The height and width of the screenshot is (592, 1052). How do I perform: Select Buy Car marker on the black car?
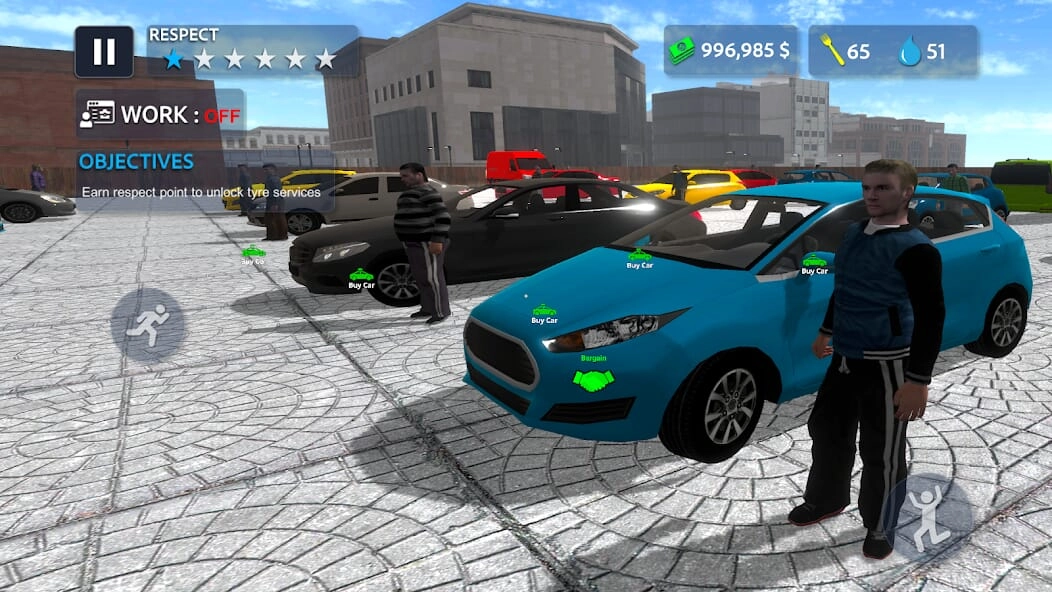pyautogui.click(x=361, y=276)
